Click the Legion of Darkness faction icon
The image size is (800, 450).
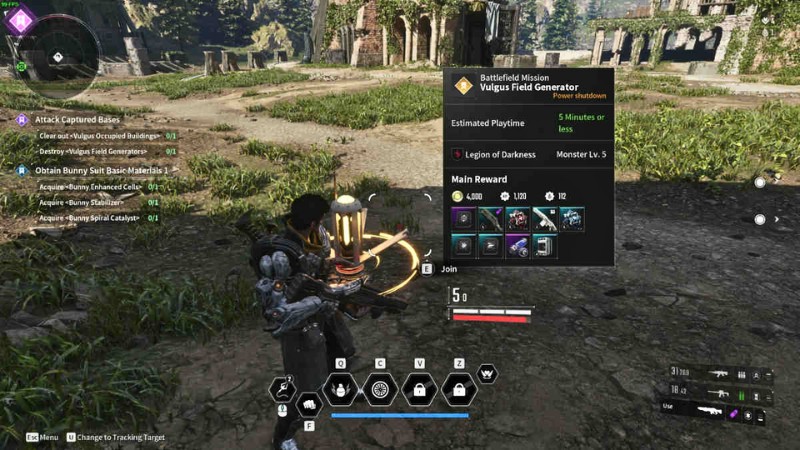(458, 155)
